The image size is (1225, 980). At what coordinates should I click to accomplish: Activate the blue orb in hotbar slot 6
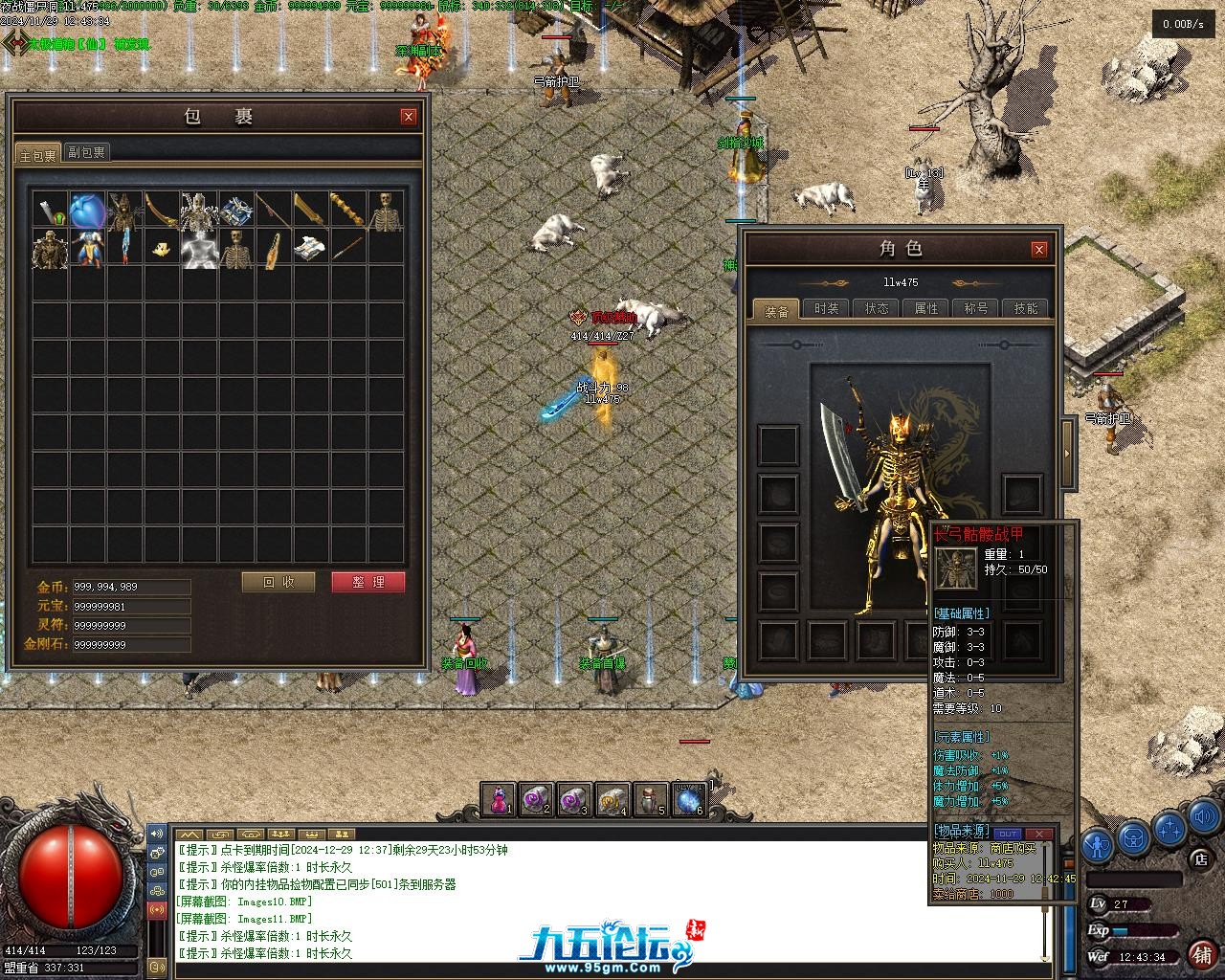(688, 800)
